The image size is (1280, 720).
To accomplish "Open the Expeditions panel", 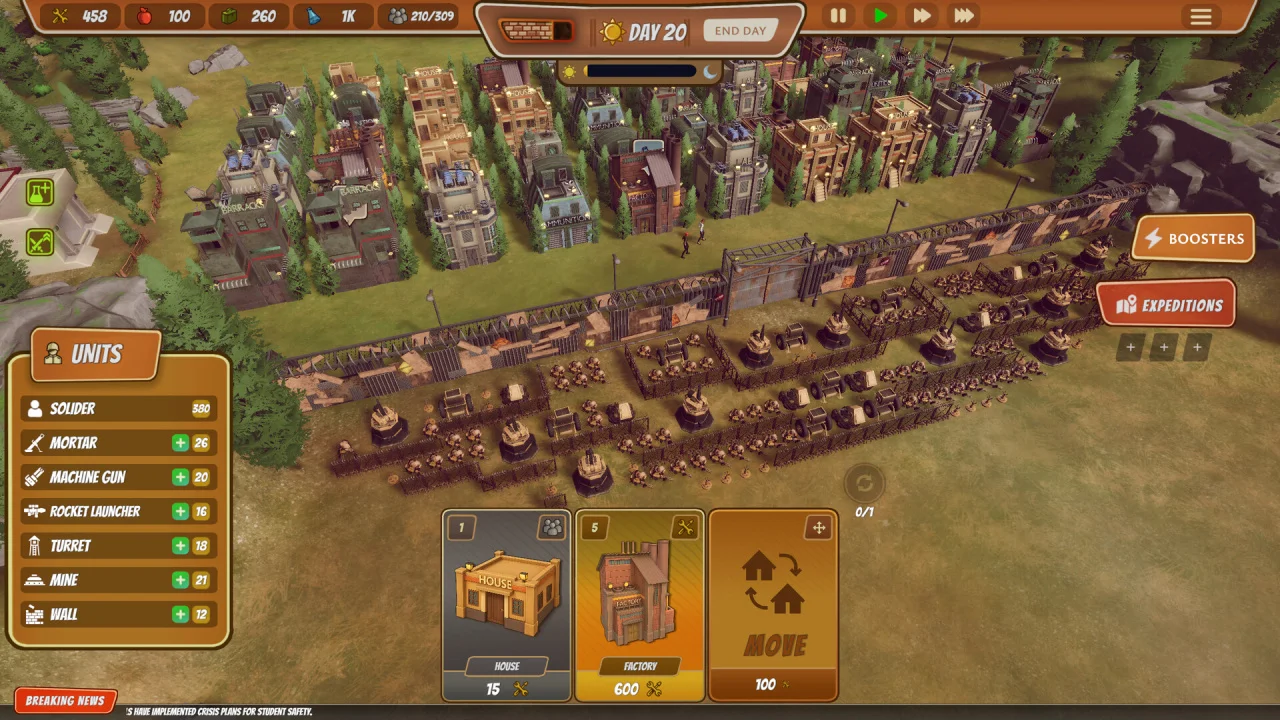I will [x=1166, y=306].
